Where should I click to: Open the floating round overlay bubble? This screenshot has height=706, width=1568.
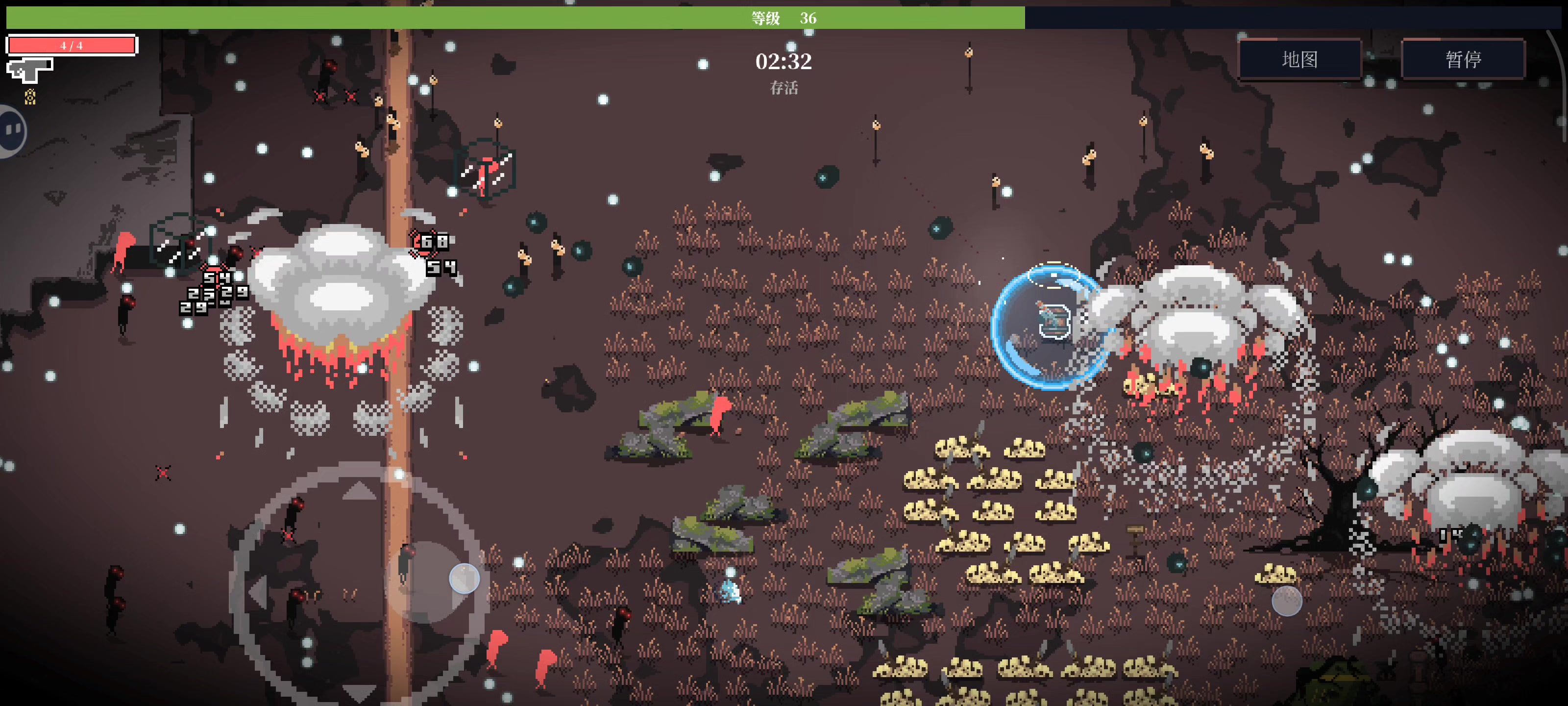(x=10, y=130)
